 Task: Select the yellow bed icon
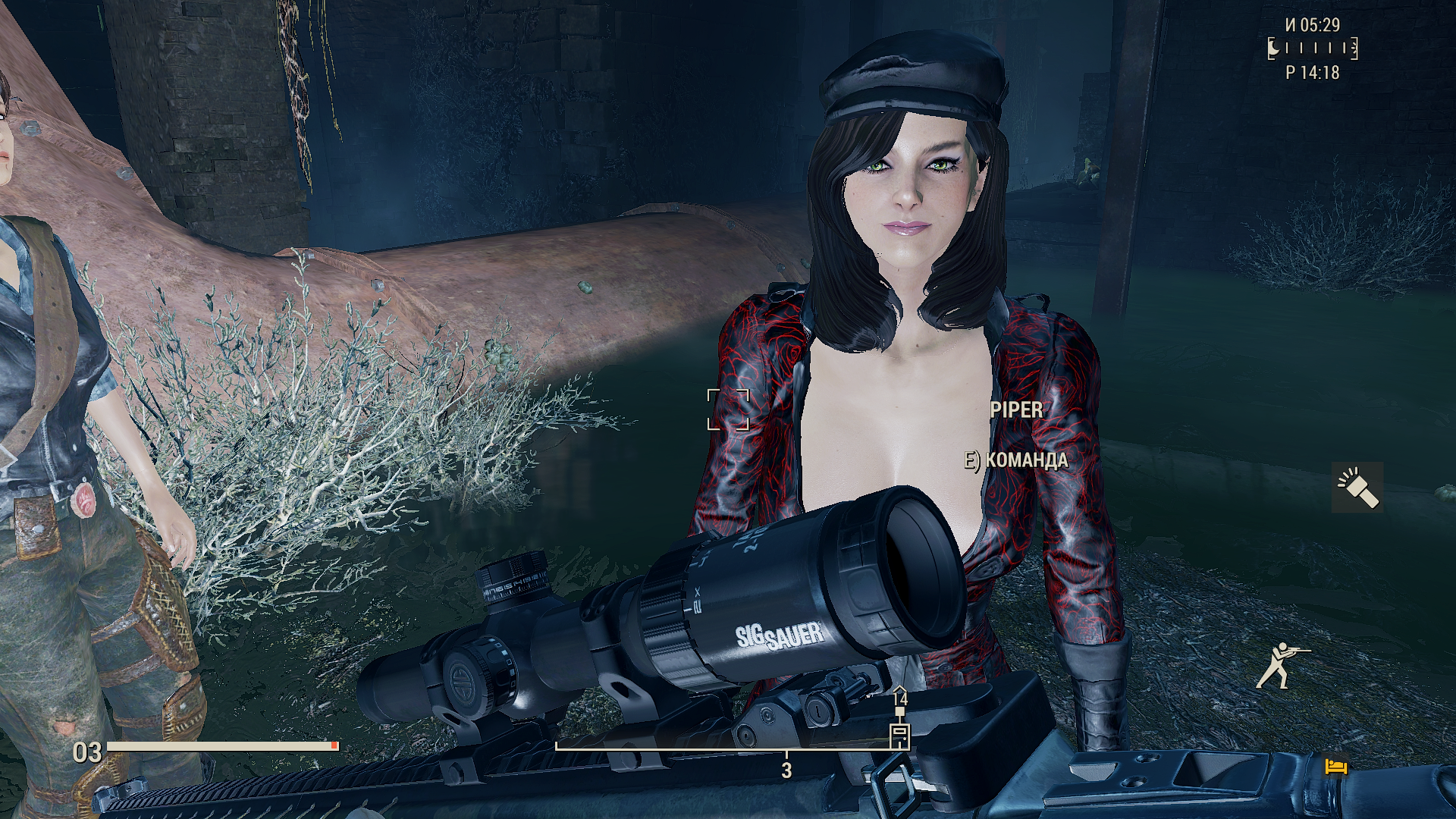coord(1335,767)
